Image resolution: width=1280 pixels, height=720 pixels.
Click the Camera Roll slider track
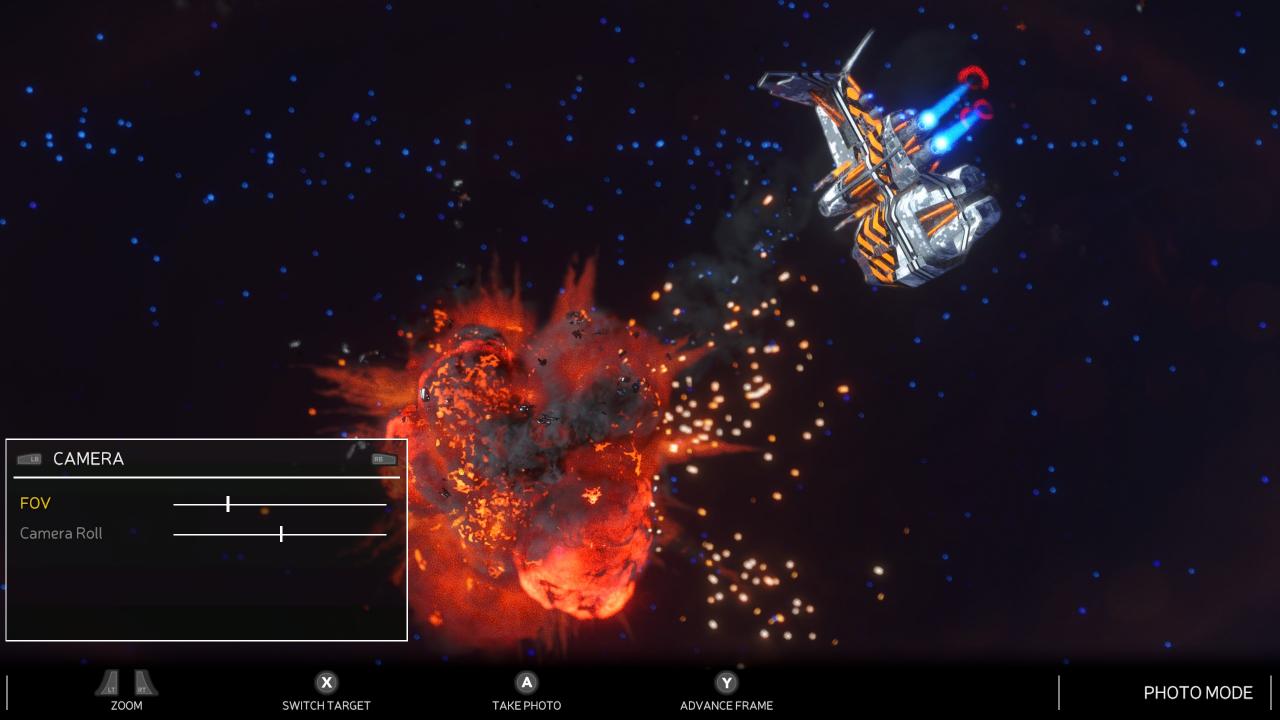coord(280,534)
